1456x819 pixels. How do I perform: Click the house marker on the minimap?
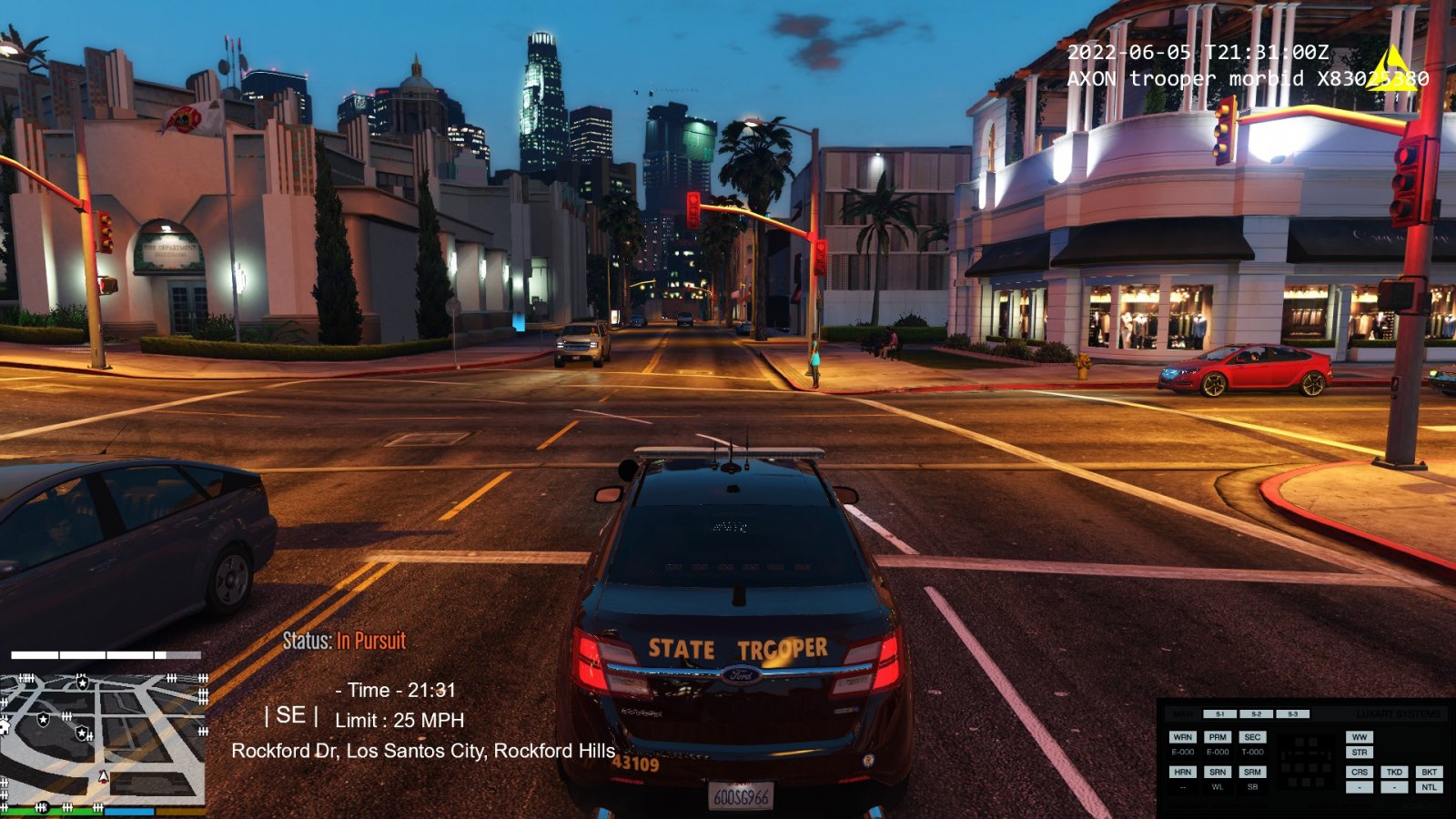tap(4, 727)
